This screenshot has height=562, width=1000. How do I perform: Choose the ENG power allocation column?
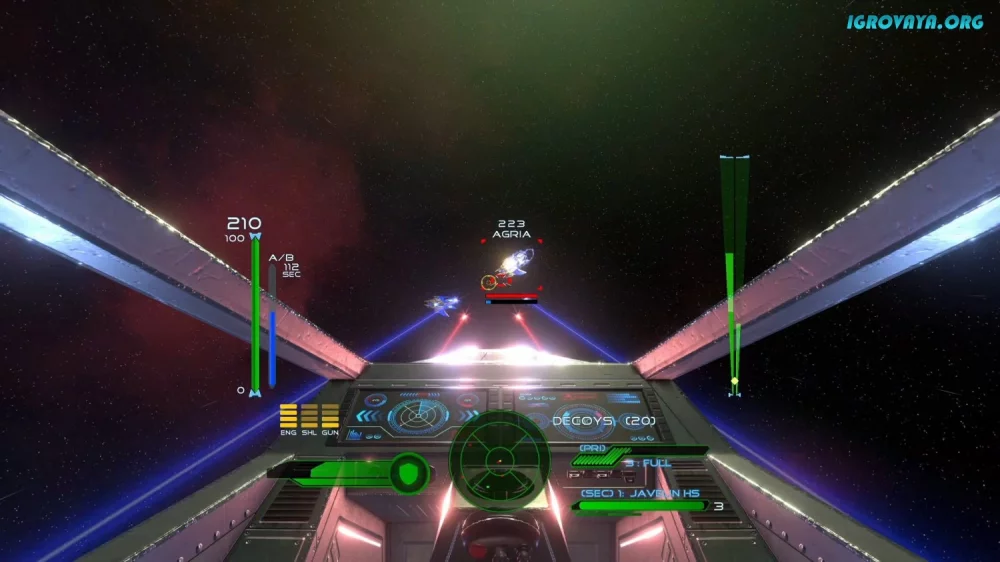(288, 417)
